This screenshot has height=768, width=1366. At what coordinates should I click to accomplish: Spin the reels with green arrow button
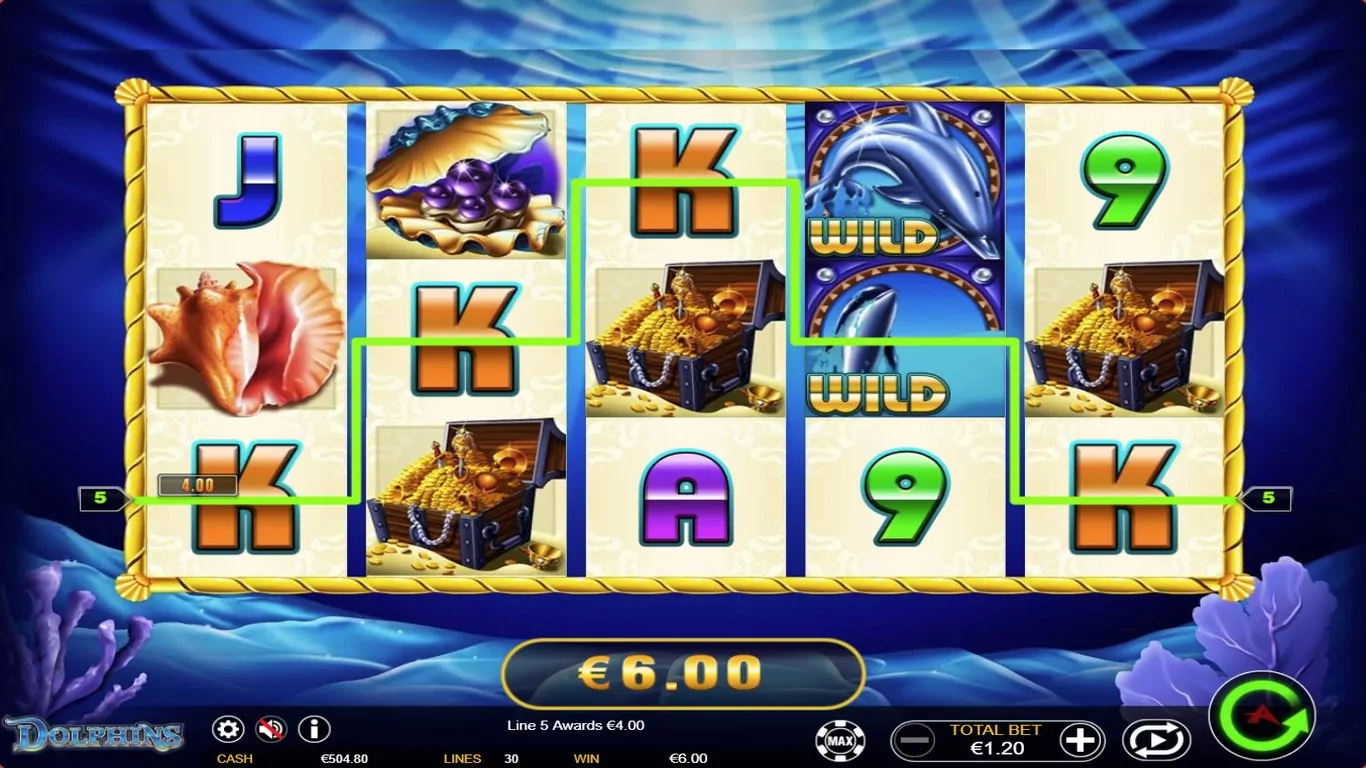pos(1261,716)
